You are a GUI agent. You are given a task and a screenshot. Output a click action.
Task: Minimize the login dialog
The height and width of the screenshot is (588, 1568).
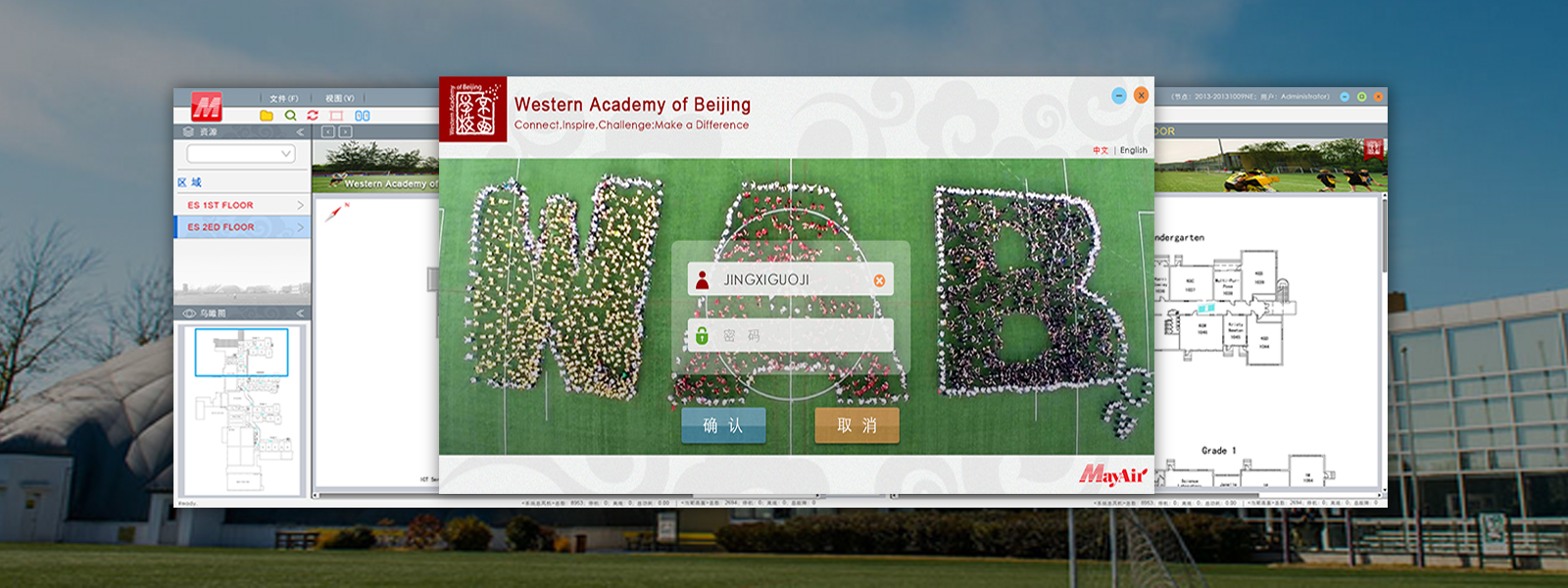(1119, 95)
